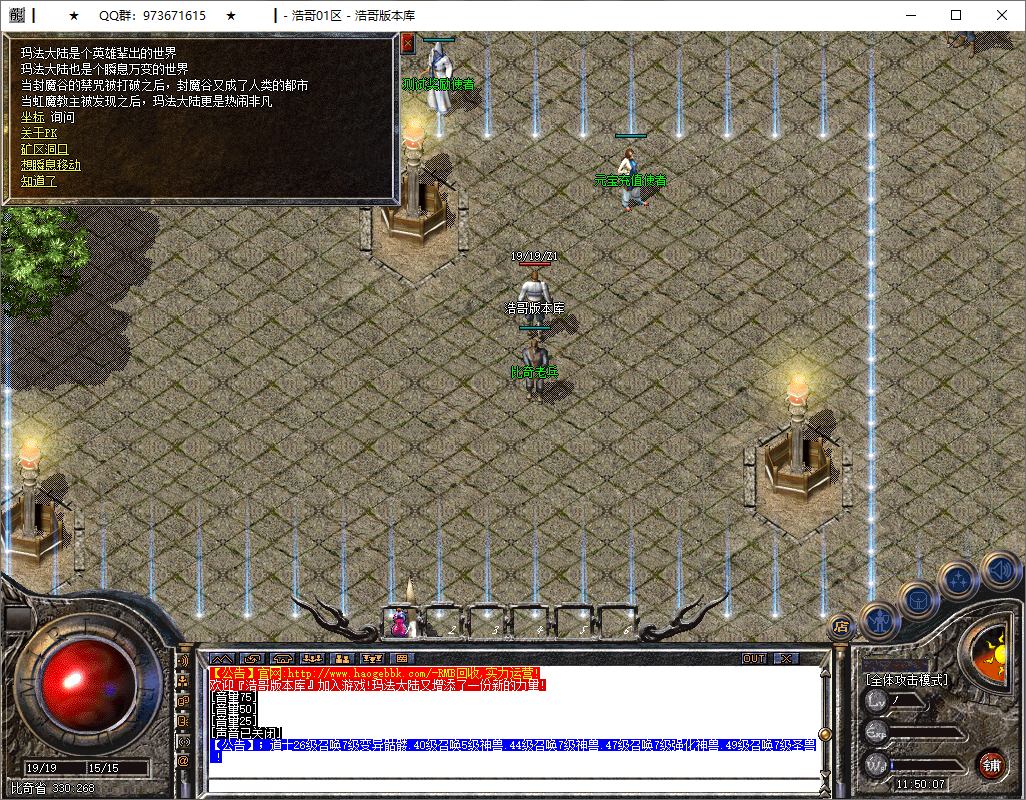Toggle sound with the speaker icon
The image size is (1026, 800).
(999, 569)
